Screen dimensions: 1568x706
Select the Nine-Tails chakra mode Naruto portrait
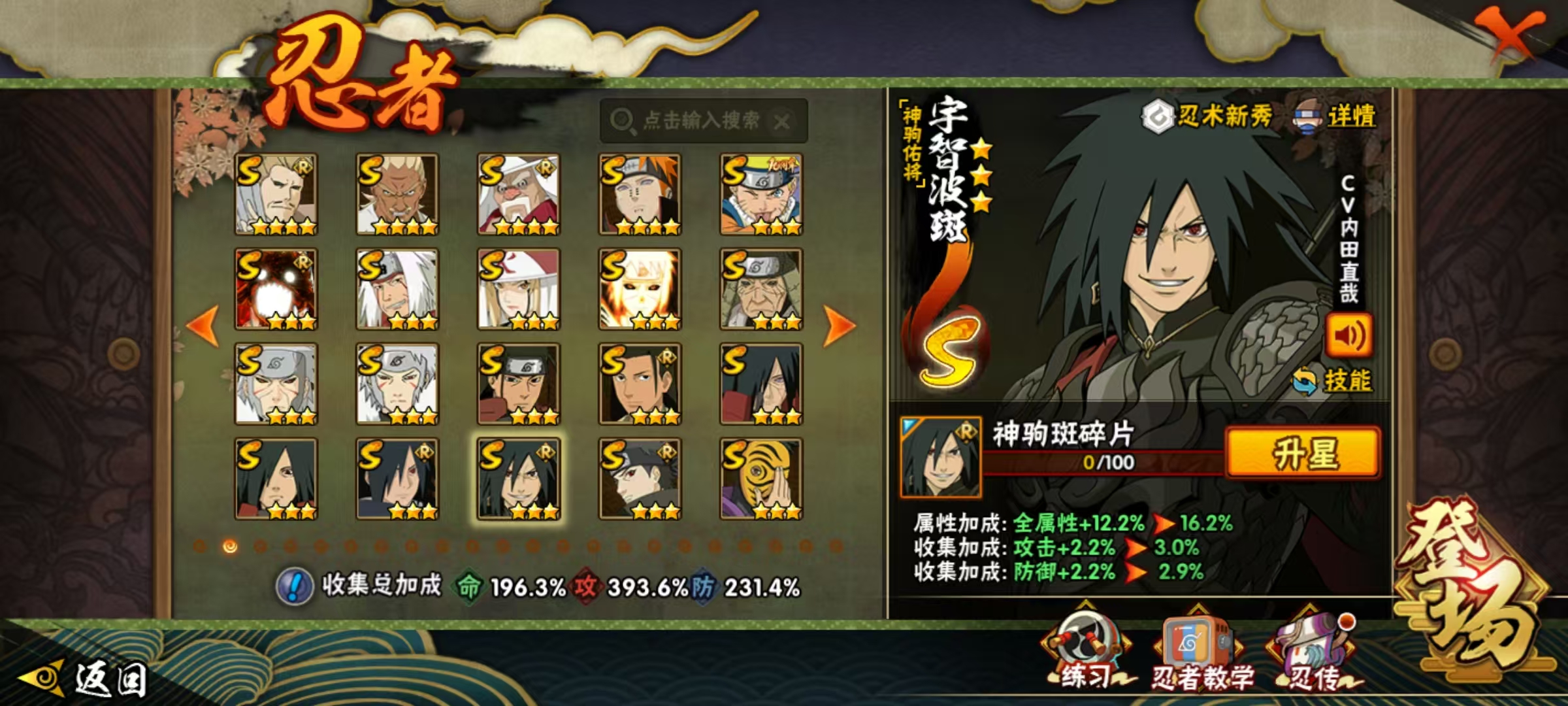640,289
